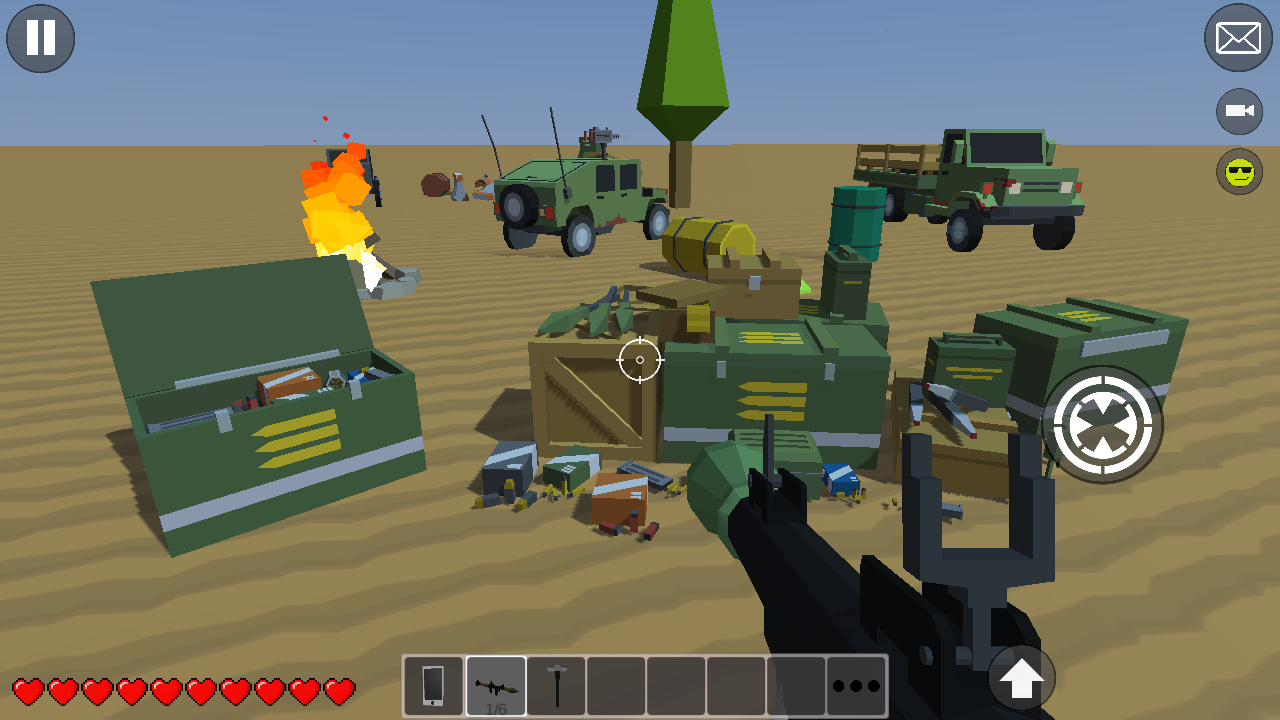Toggle recording with the video camera icon
This screenshot has height=720, width=1280.
click(x=1238, y=110)
